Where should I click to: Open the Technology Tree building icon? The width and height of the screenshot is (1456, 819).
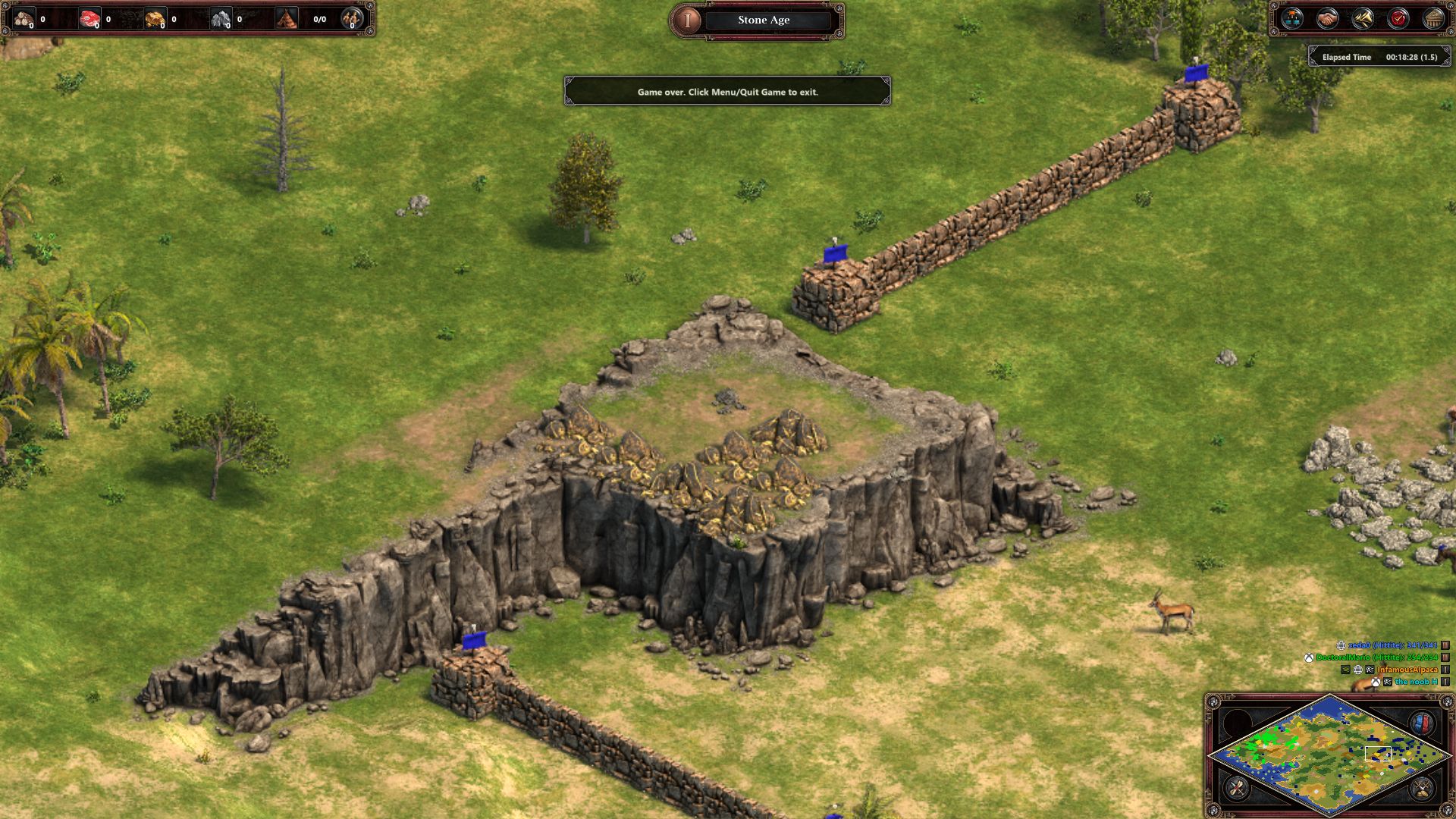click(x=1434, y=17)
